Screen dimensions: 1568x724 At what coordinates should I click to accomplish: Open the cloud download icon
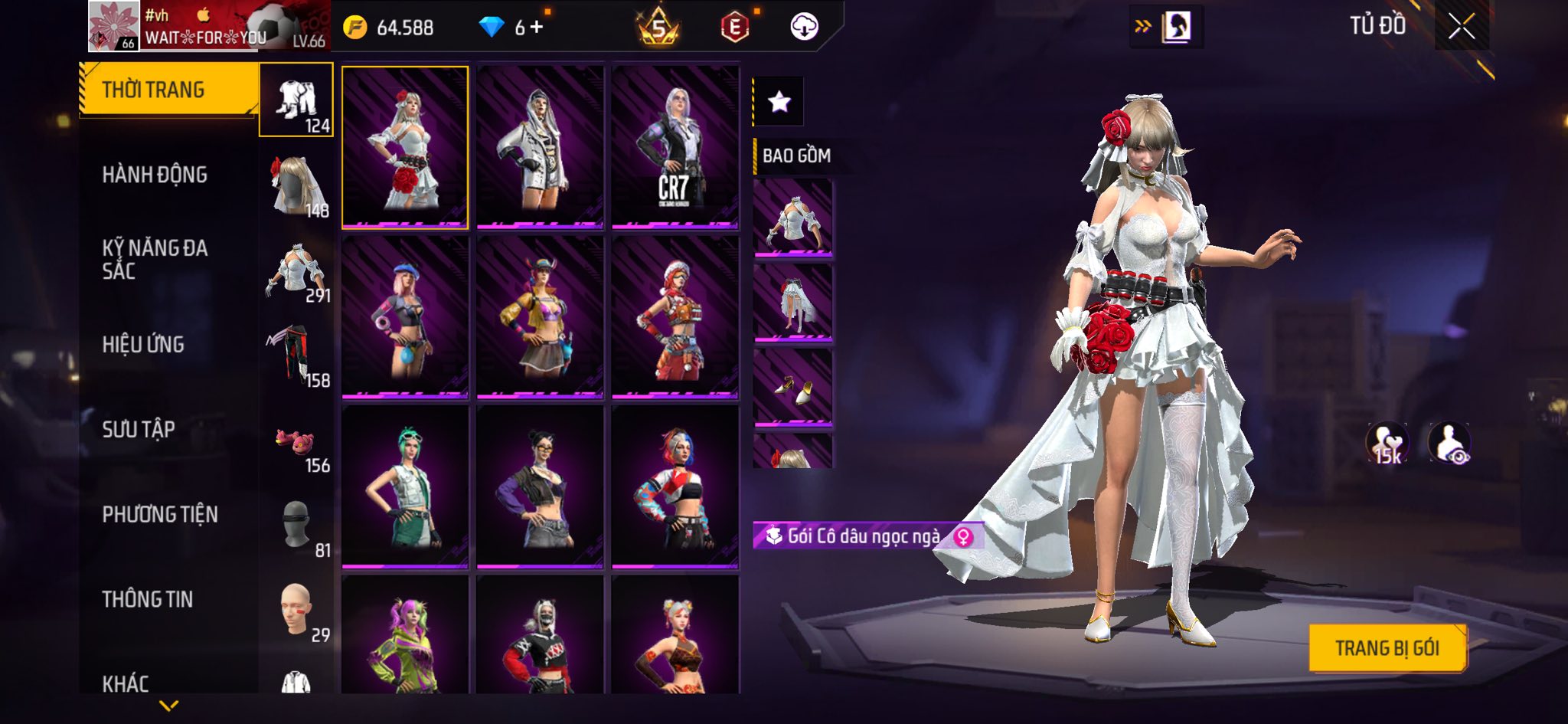coord(804,27)
